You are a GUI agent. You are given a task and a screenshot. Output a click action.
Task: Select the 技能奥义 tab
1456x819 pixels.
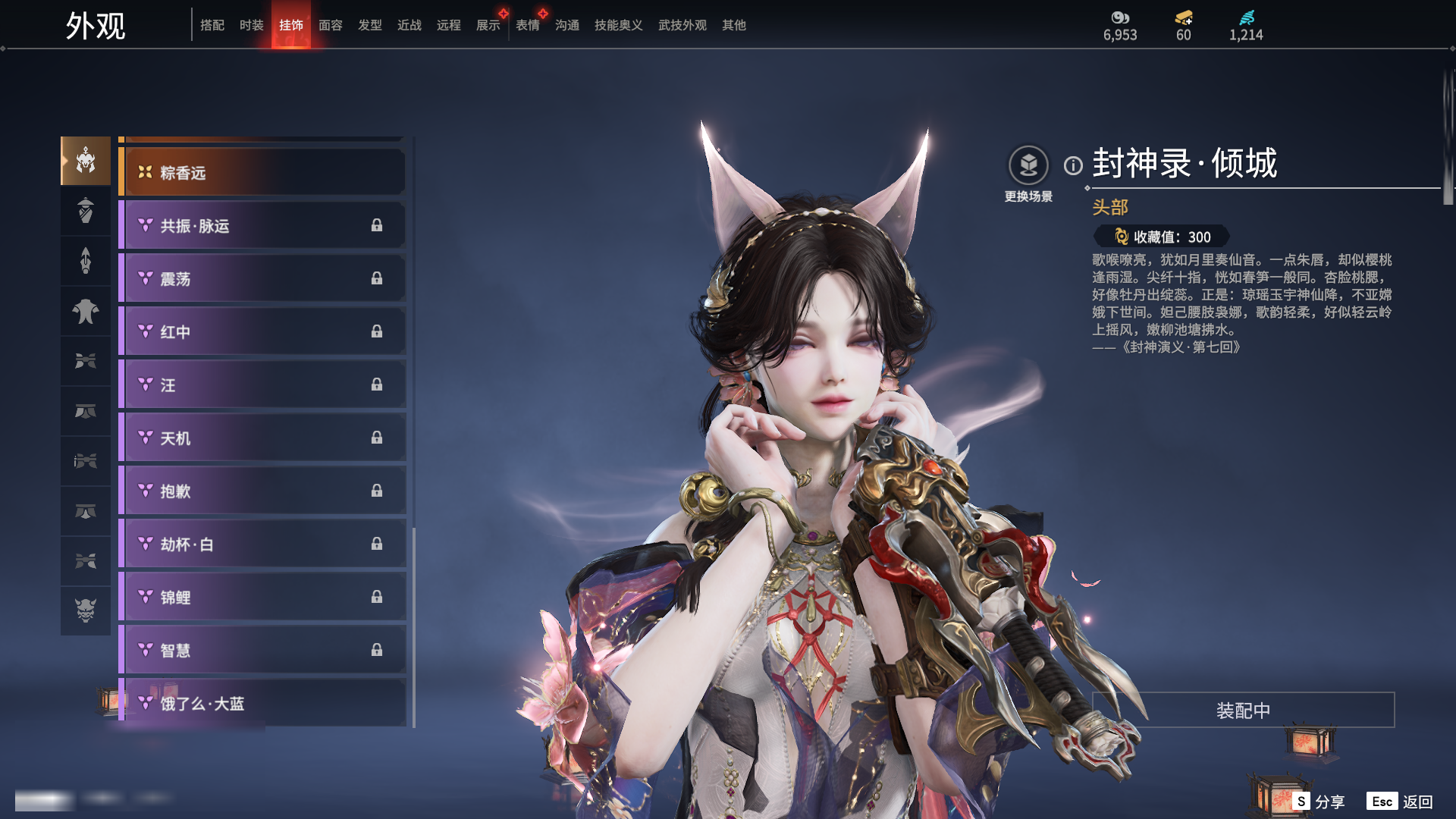(619, 25)
